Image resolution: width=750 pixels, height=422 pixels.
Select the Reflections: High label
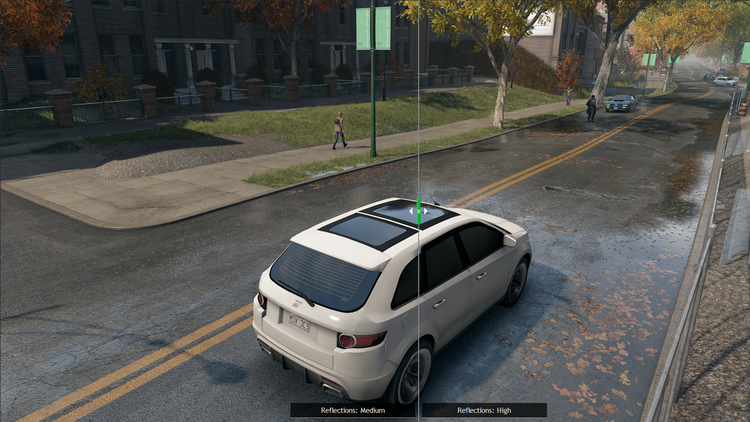(484, 410)
